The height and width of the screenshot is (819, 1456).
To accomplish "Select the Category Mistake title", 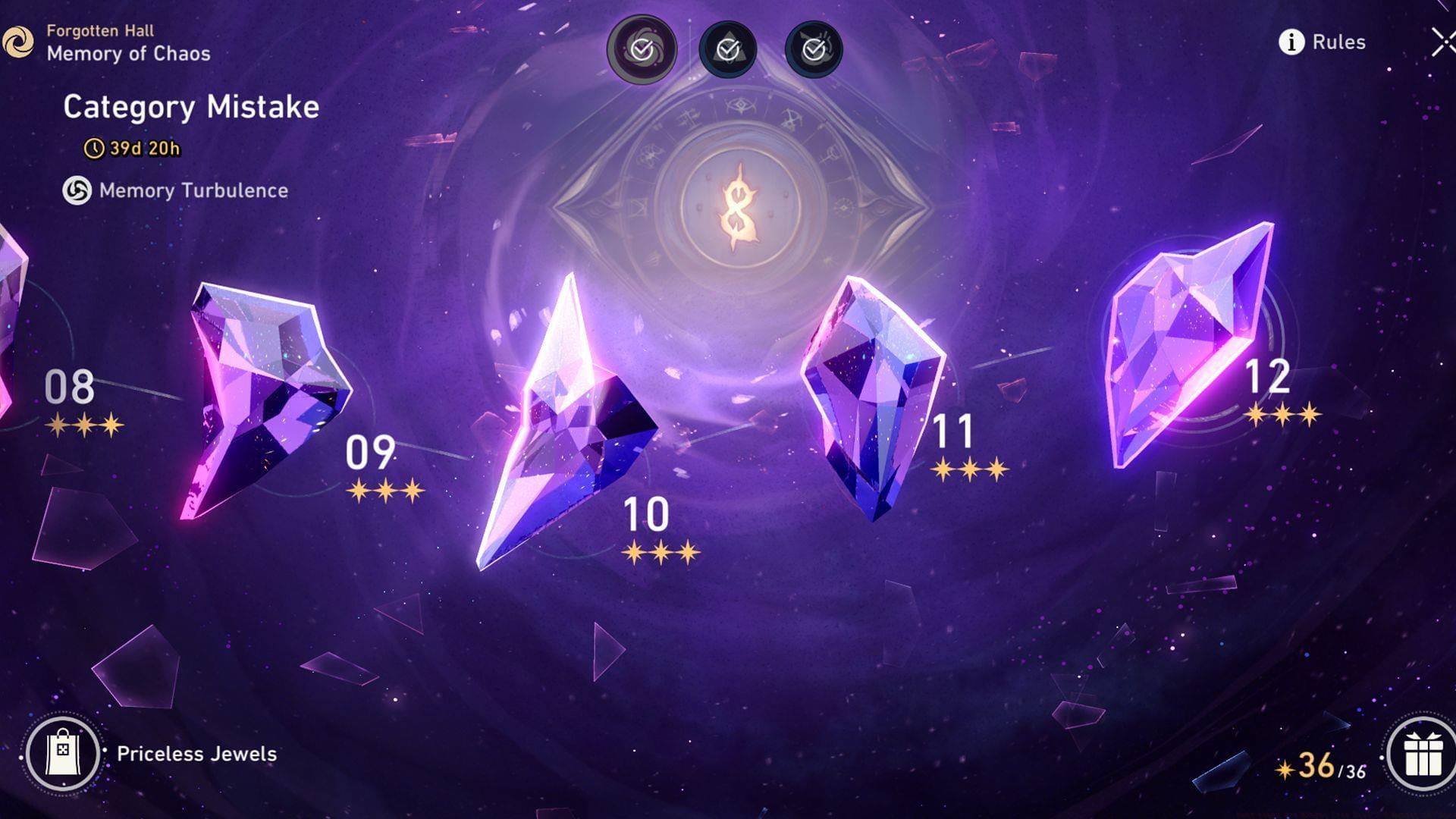I will click(192, 107).
